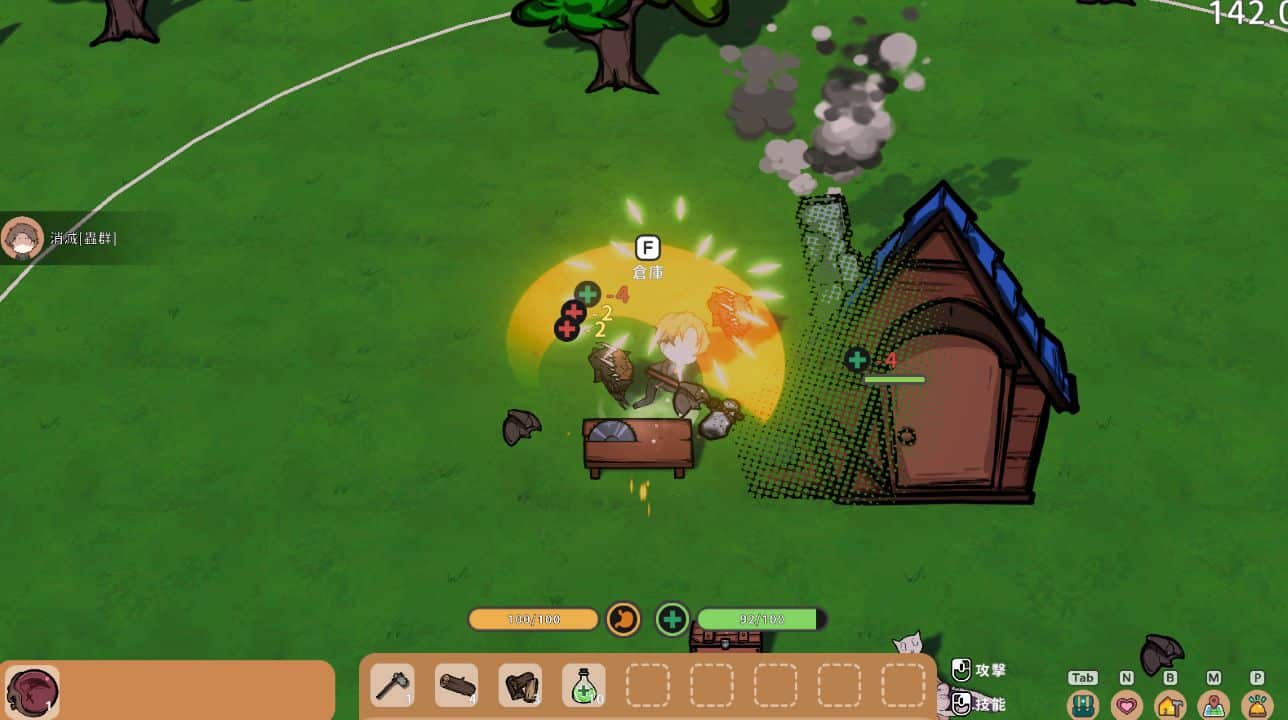Viewport: 1288px width, 720px height.
Task: Show the map icon with pin
Action: [x=1214, y=704]
